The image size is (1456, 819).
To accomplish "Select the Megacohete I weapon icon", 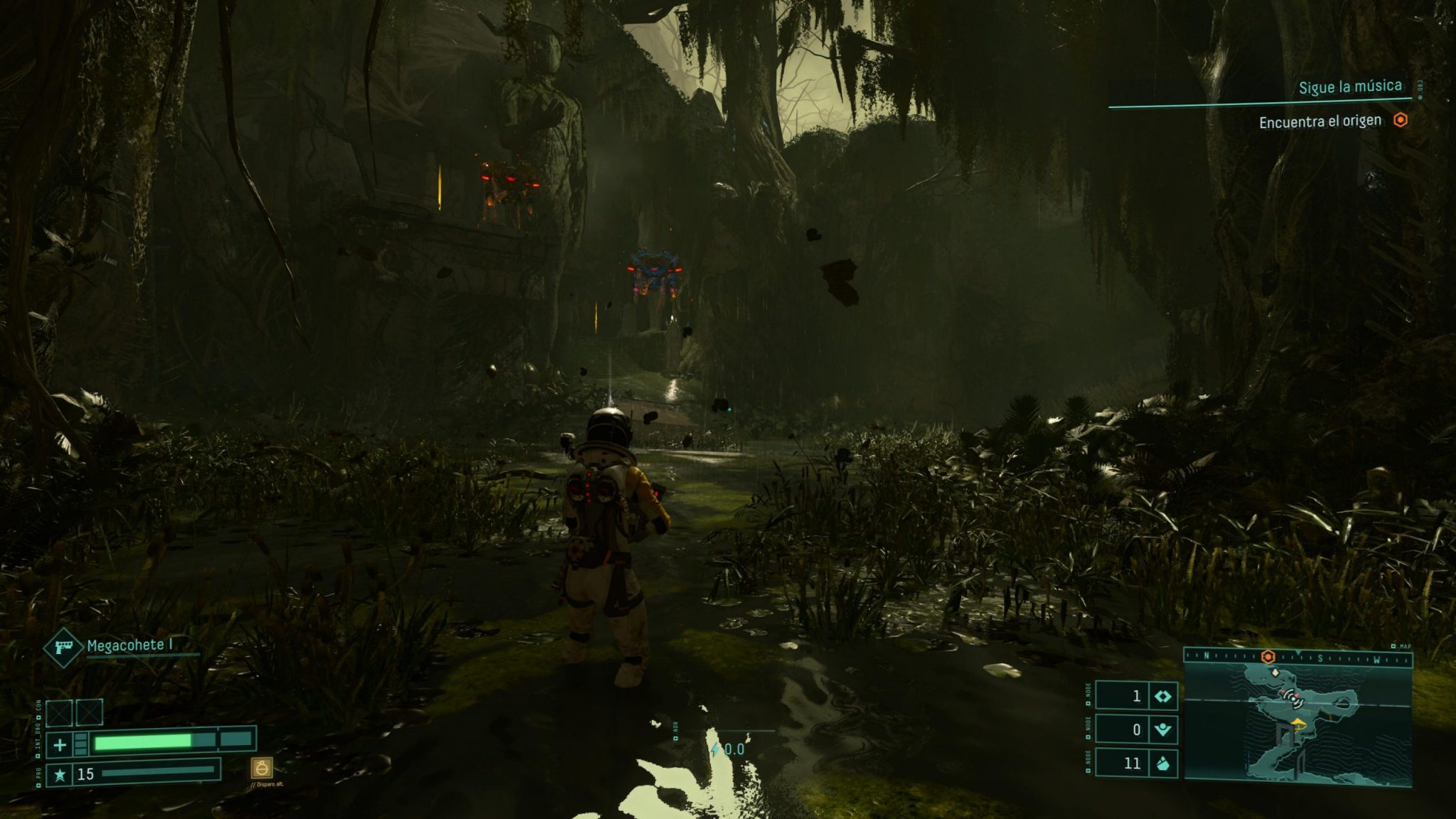I will tap(65, 646).
